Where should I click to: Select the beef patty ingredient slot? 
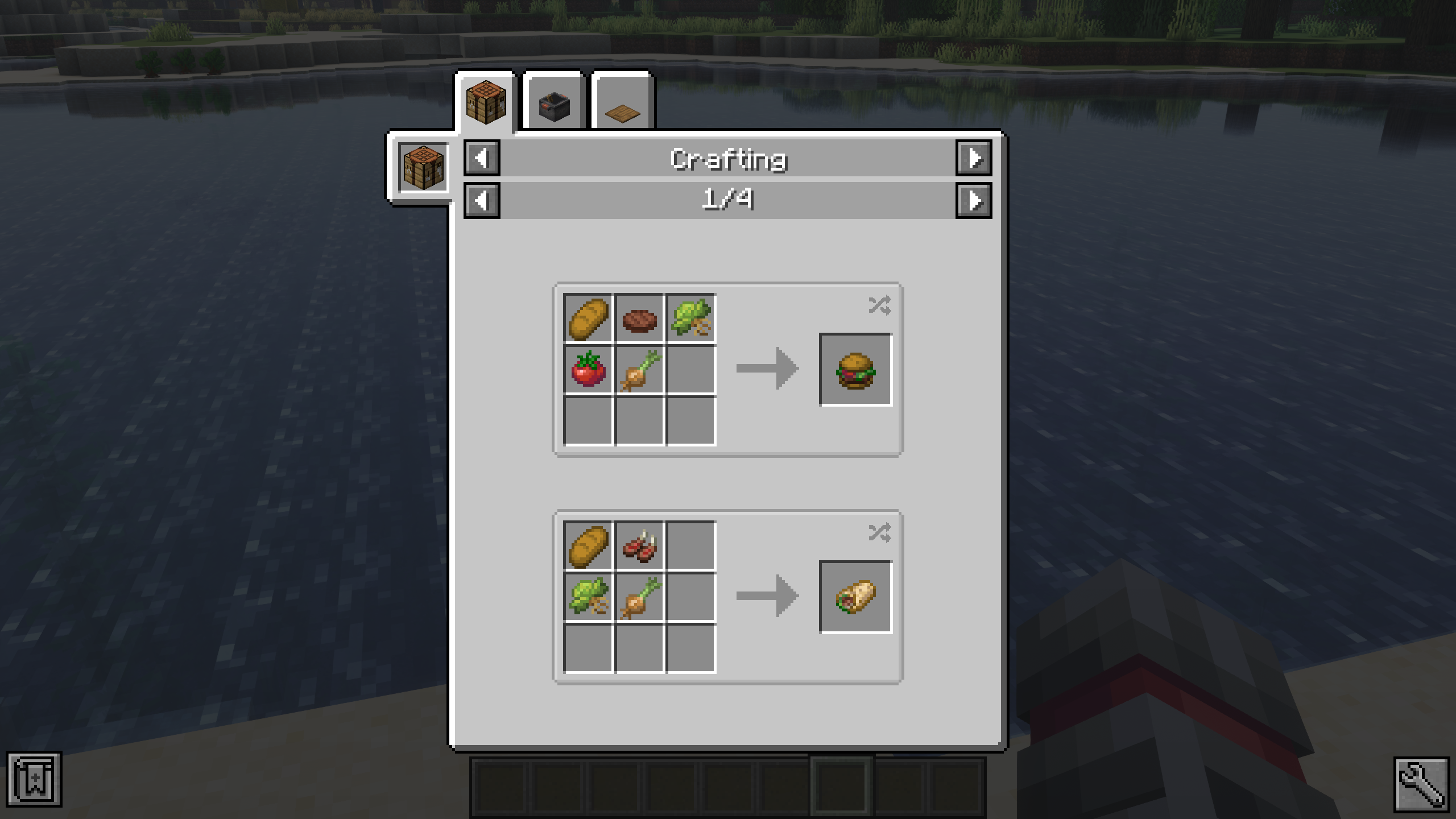coord(639,318)
